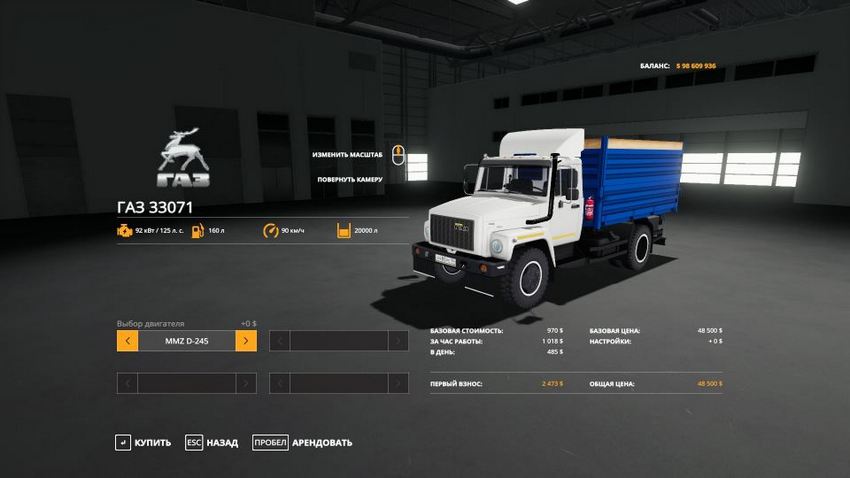The width and height of the screenshot is (850, 478).
Task: Go back with the Назад button
Action: tap(212, 442)
